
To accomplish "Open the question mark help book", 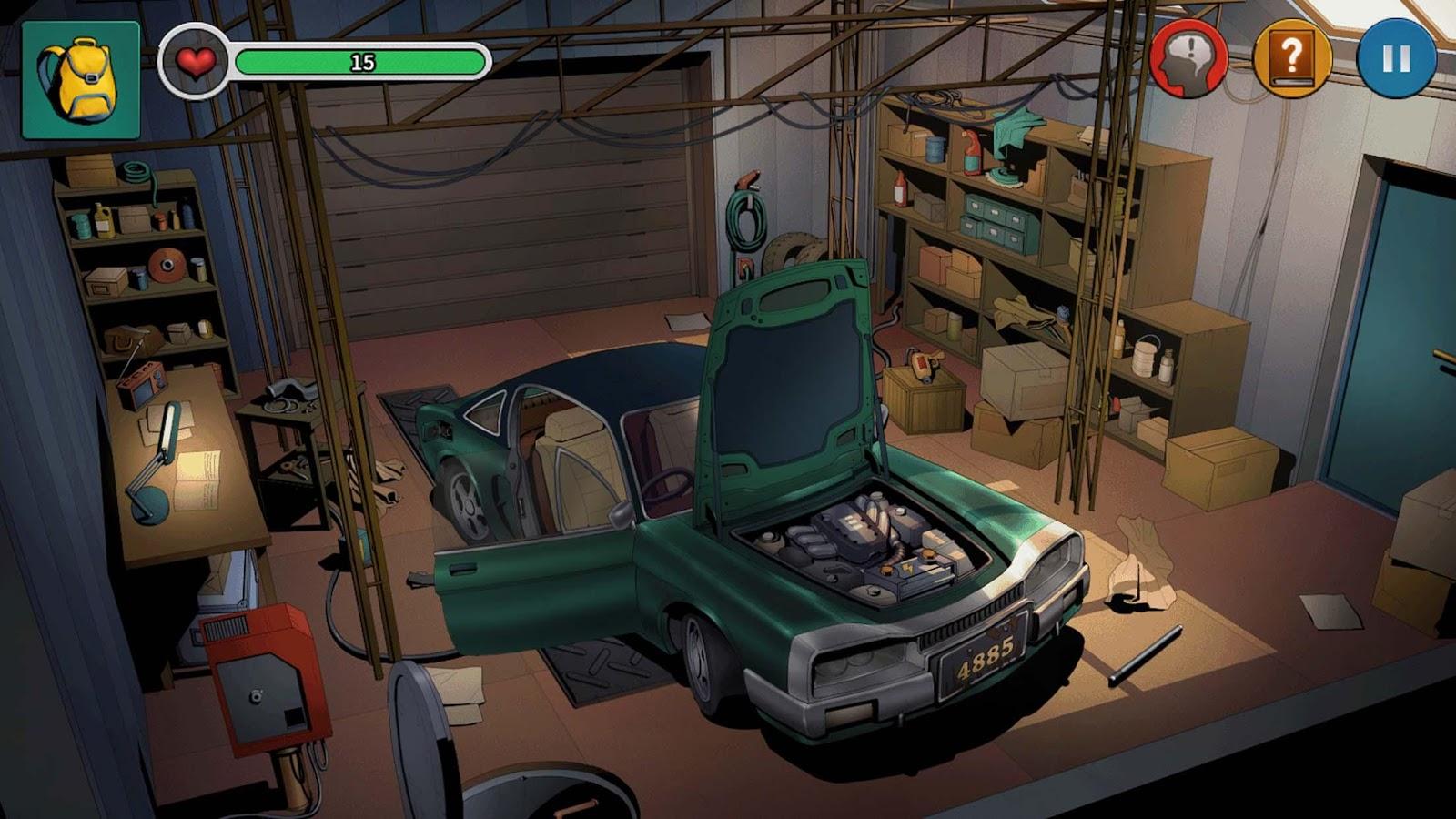I will [x=1292, y=59].
